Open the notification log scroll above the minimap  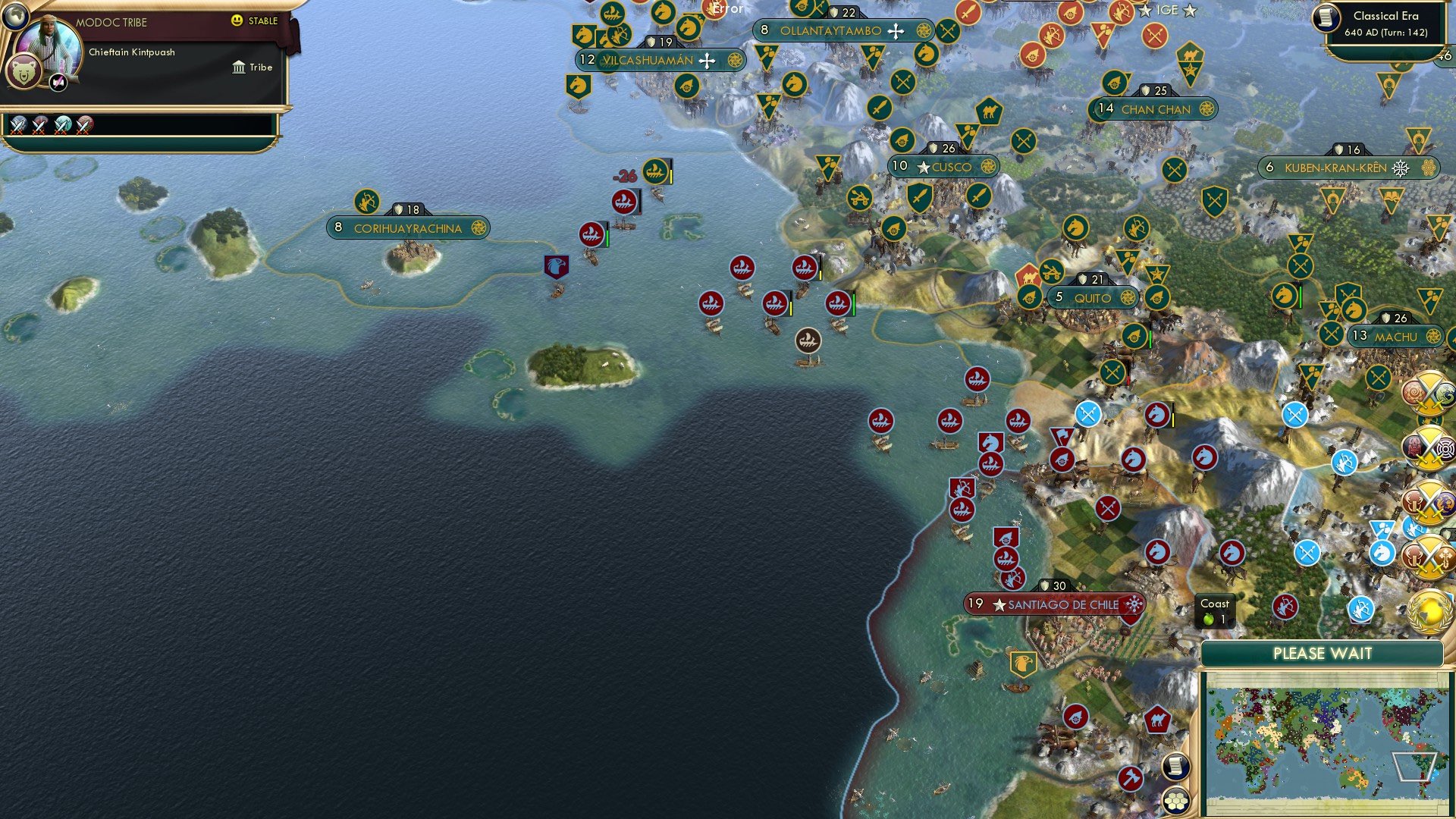[x=1175, y=768]
